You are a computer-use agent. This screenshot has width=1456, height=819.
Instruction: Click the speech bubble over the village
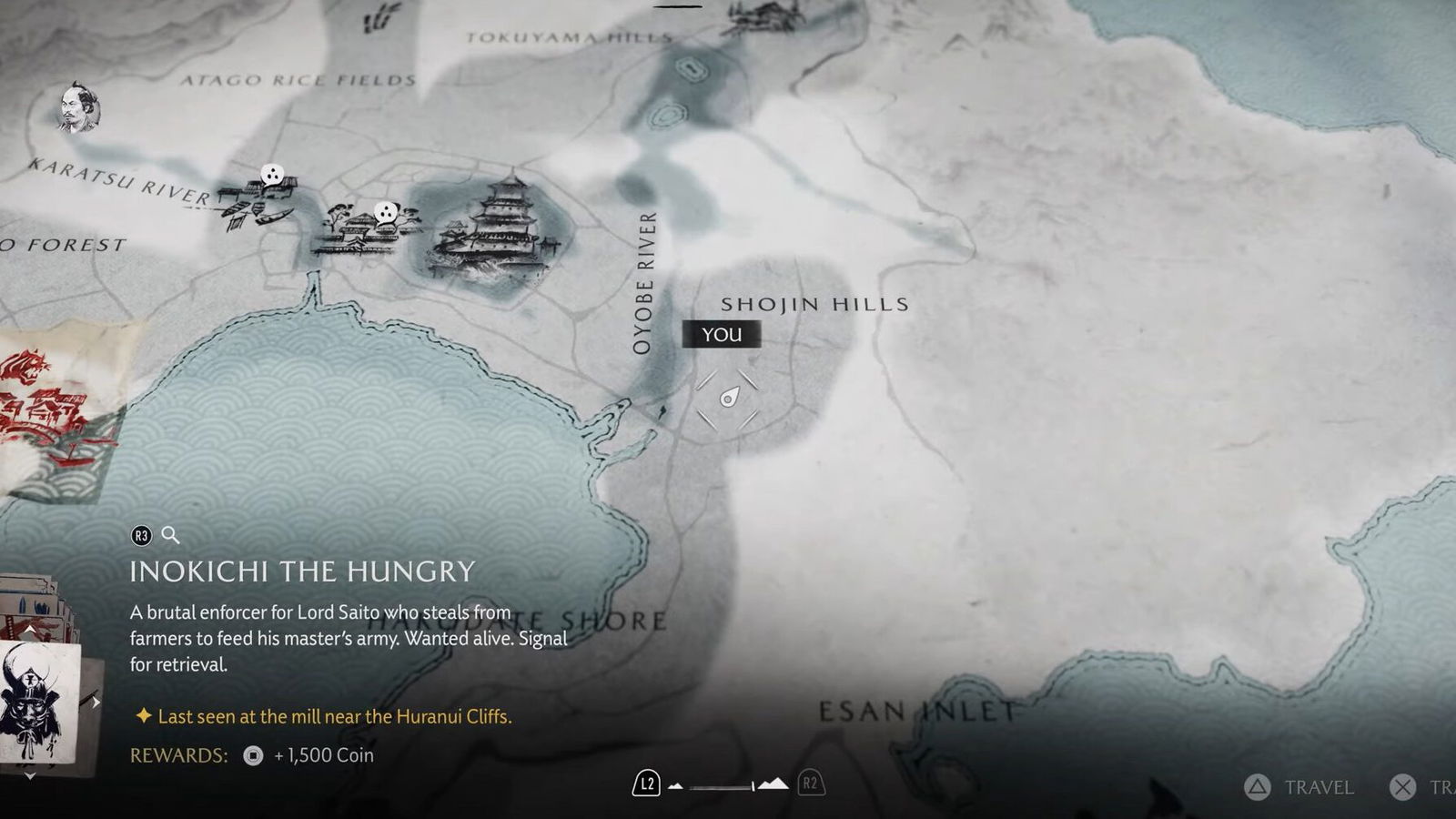[x=387, y=213]
